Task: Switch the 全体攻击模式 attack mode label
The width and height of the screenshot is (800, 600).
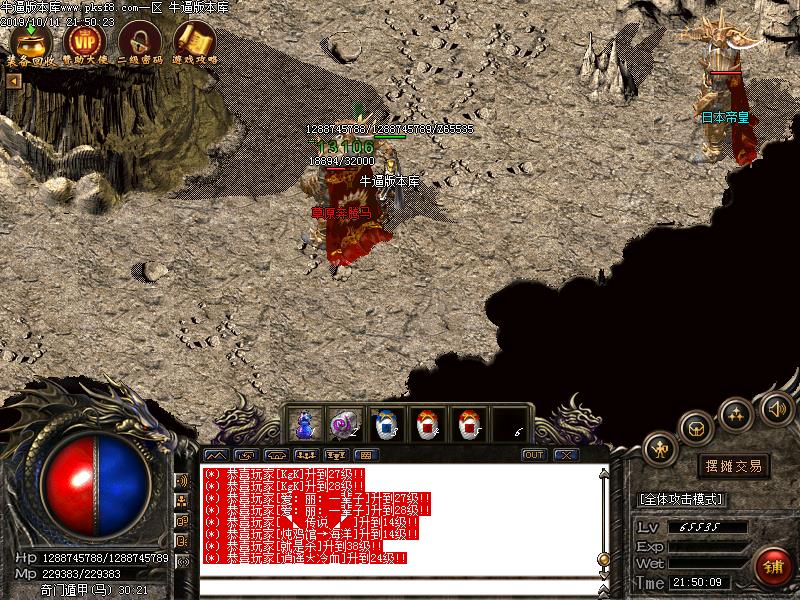Action: click(x=681, y=498)
